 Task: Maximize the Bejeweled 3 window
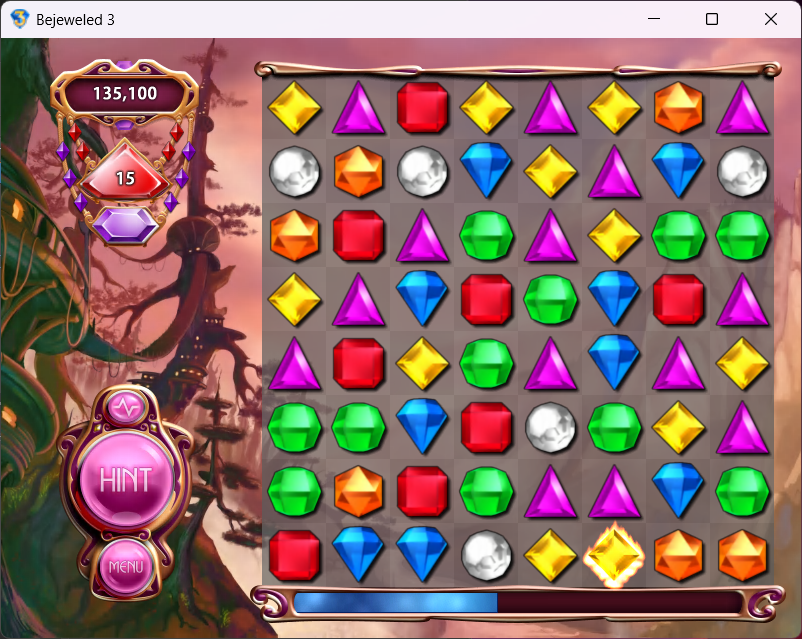pyautogui.click(x=712, y=19)
